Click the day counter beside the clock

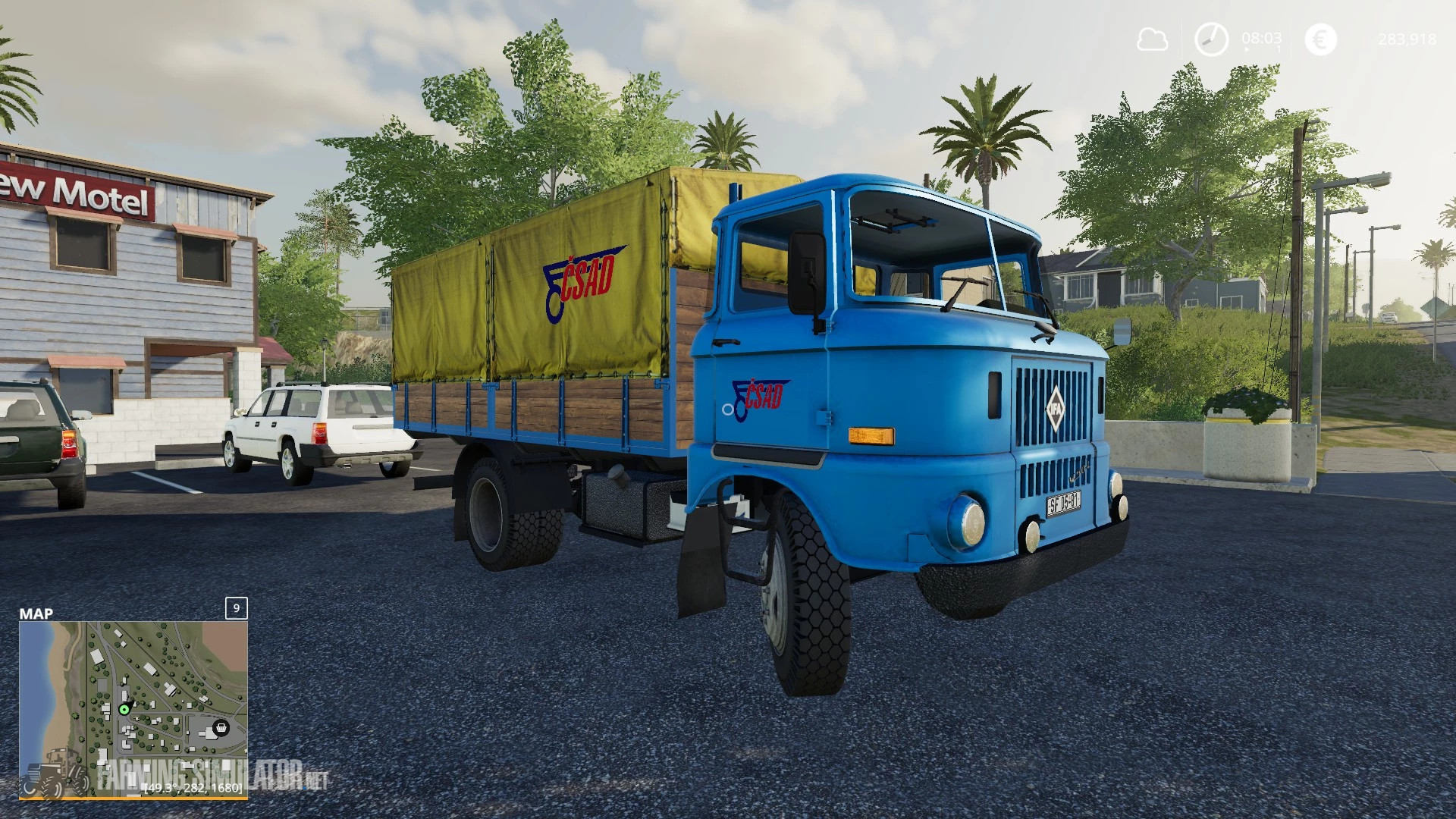point(1278,48)
